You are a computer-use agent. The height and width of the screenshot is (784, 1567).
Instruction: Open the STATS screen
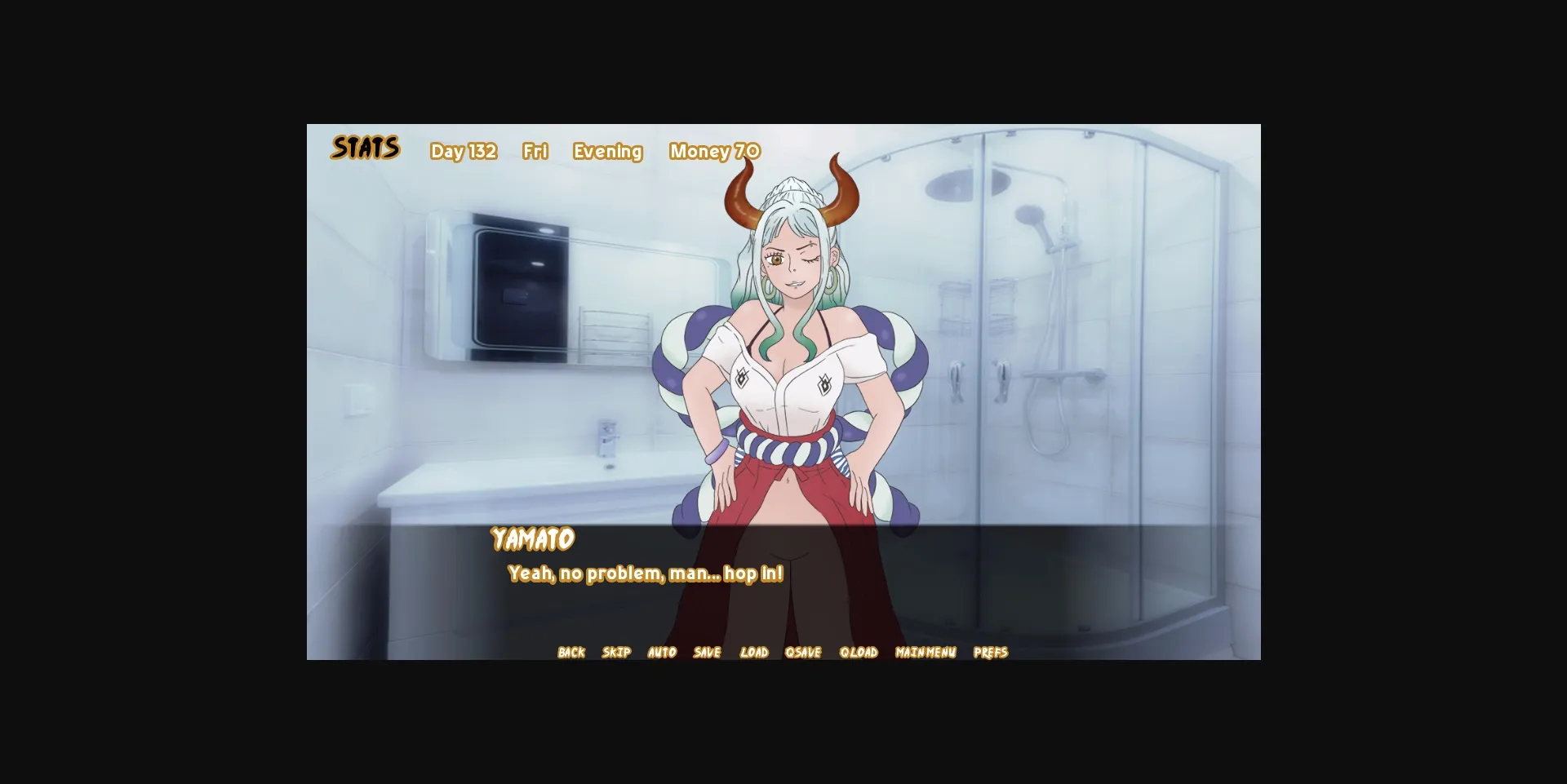365,148
